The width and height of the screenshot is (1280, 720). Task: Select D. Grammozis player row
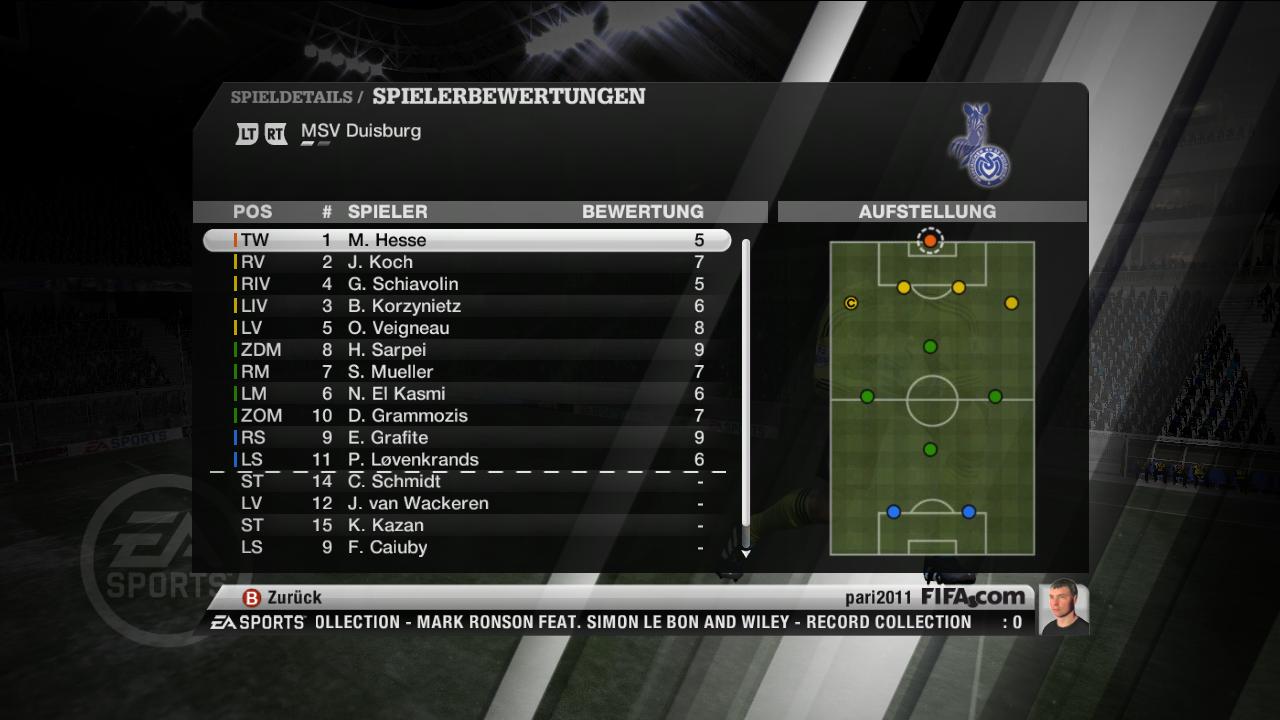(x=466, y=416)
